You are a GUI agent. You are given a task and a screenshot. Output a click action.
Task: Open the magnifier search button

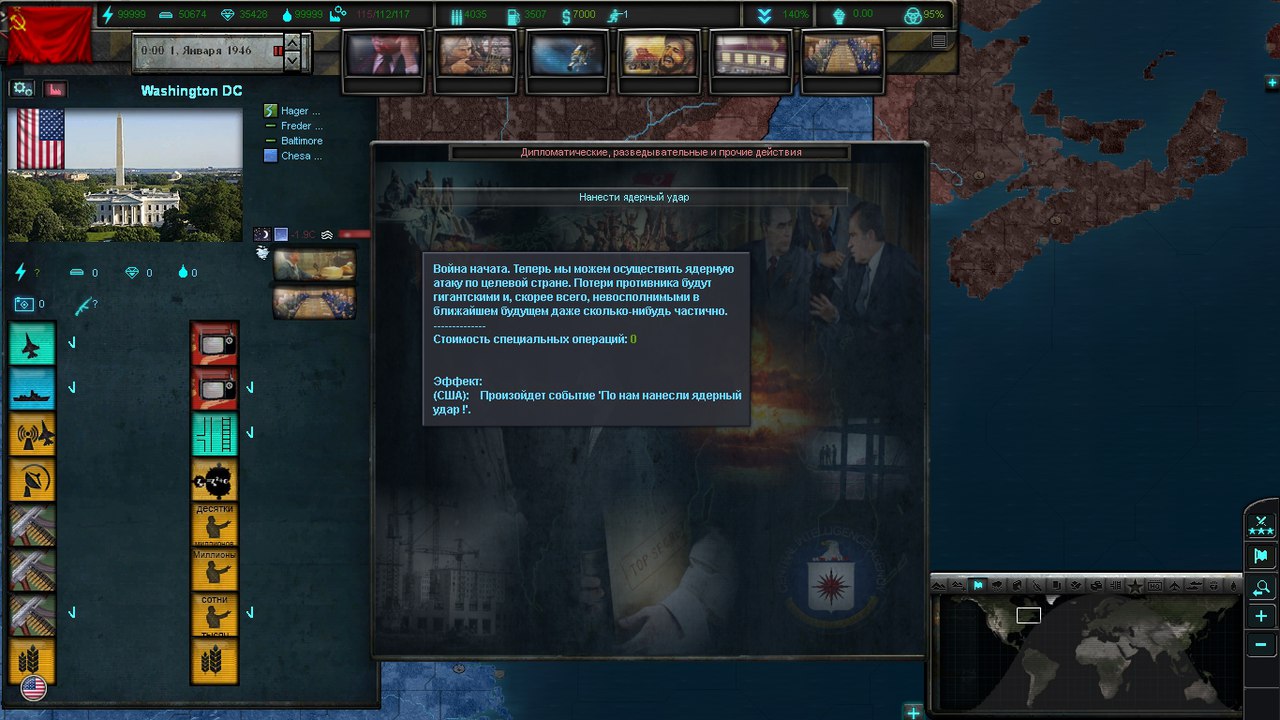coord(1261,587)
